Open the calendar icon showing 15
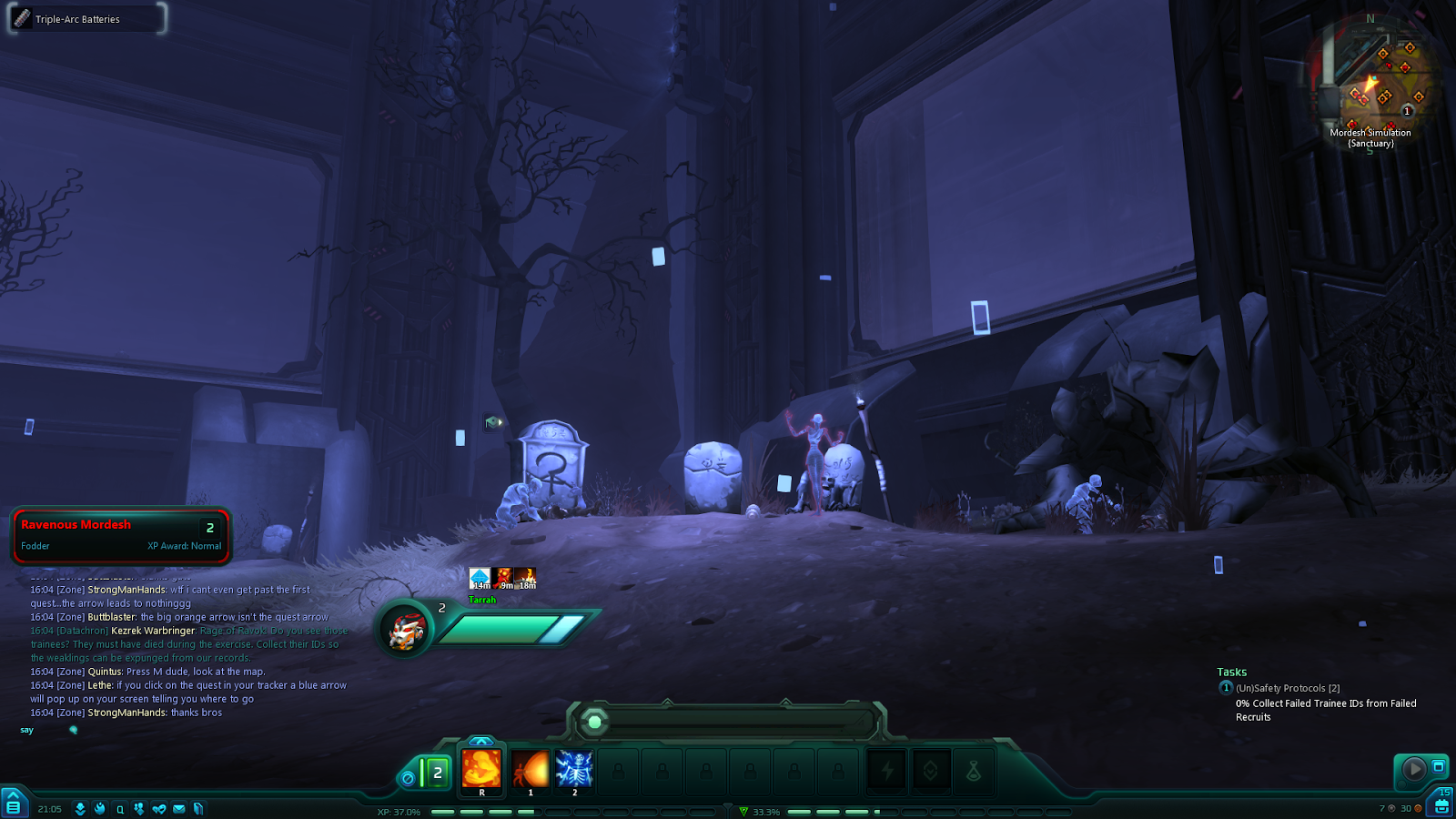 point(1442,804)
